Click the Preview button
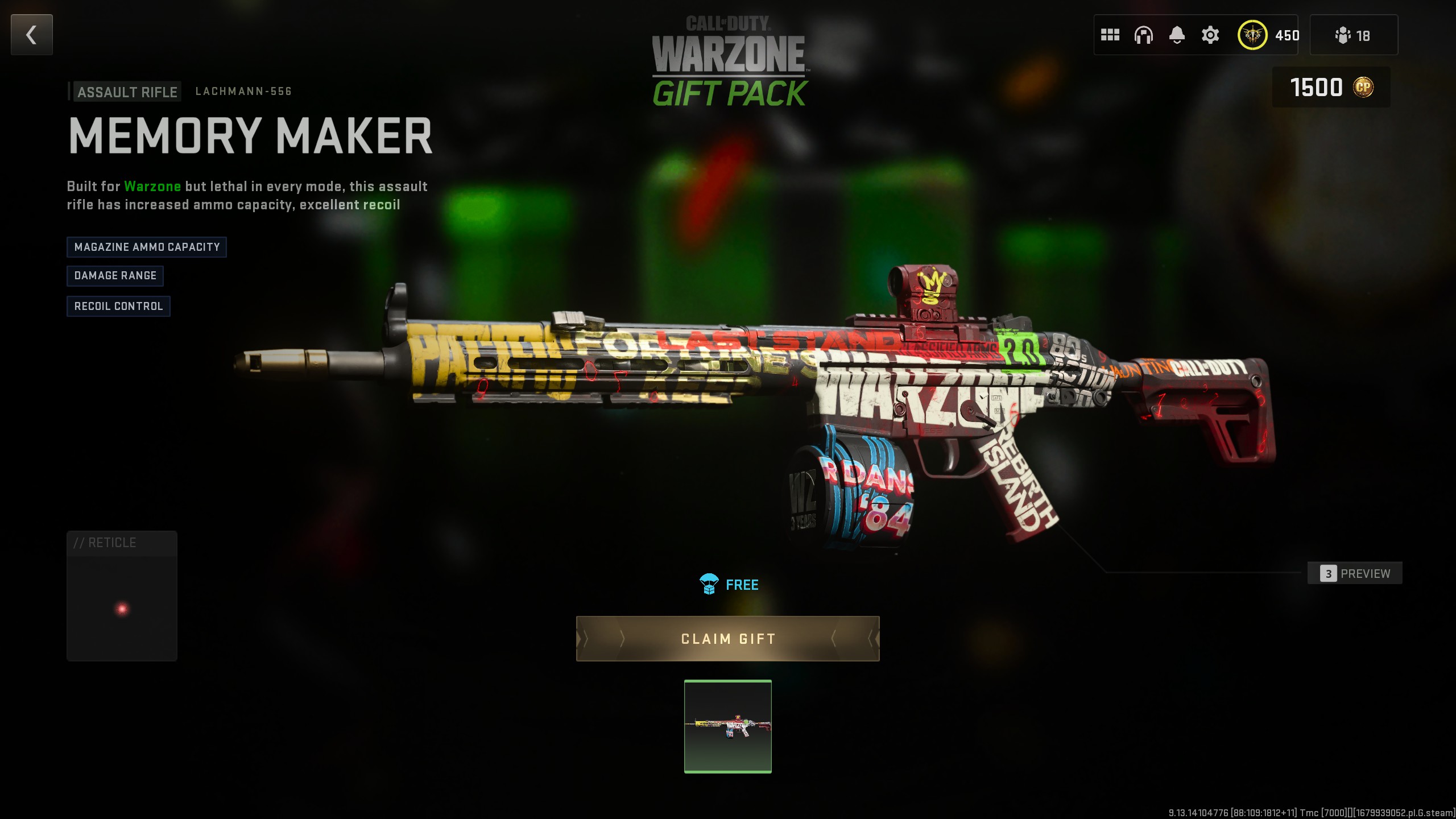1456x819 pixels. [x=1355, y=573]
